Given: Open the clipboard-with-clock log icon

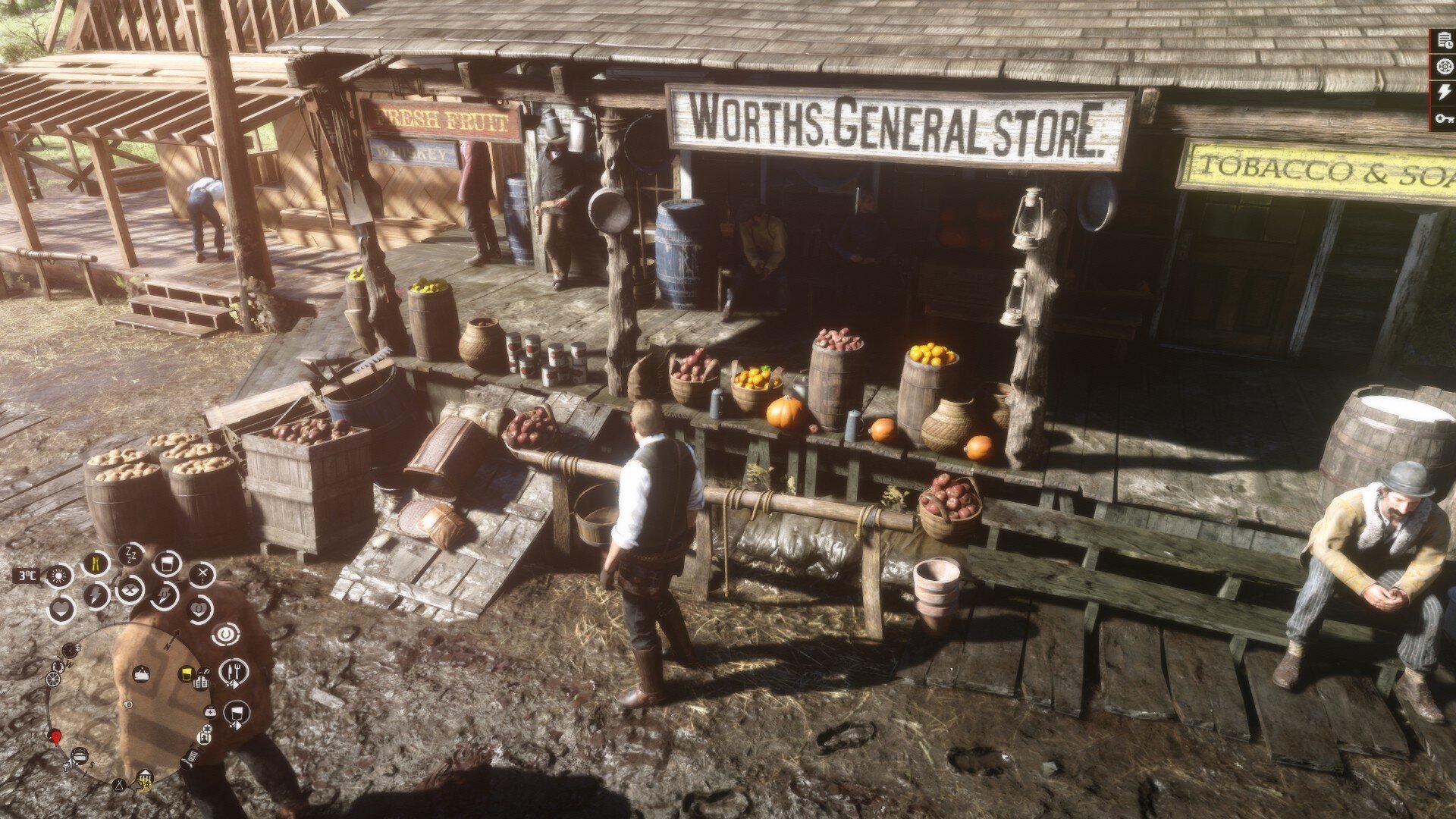Looking at the screenshot, I should pyautogui.click(x=1444, y=42).
